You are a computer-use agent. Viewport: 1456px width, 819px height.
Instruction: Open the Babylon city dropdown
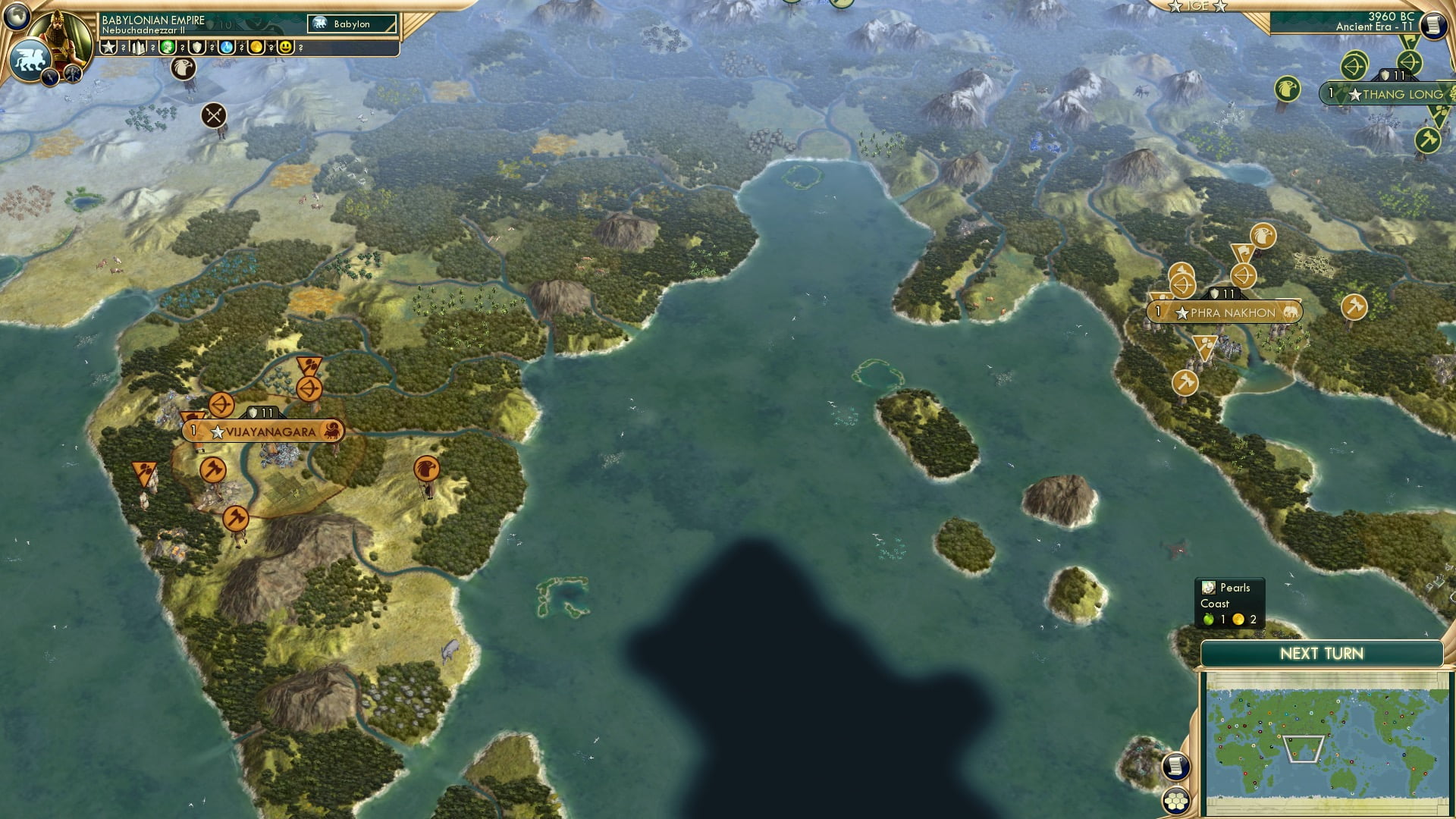click(350, 24)
